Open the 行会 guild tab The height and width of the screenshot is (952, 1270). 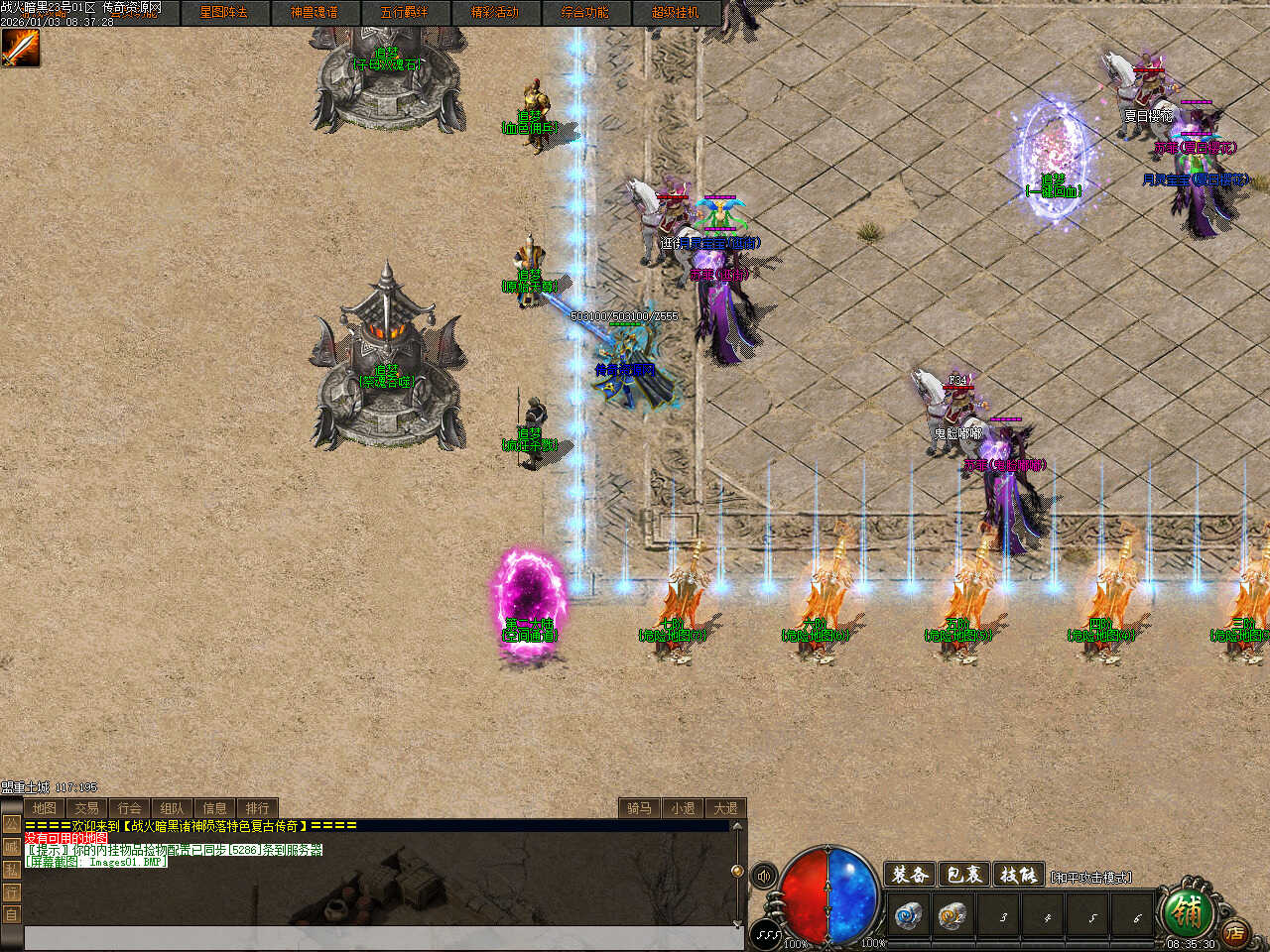coord(129,808)
